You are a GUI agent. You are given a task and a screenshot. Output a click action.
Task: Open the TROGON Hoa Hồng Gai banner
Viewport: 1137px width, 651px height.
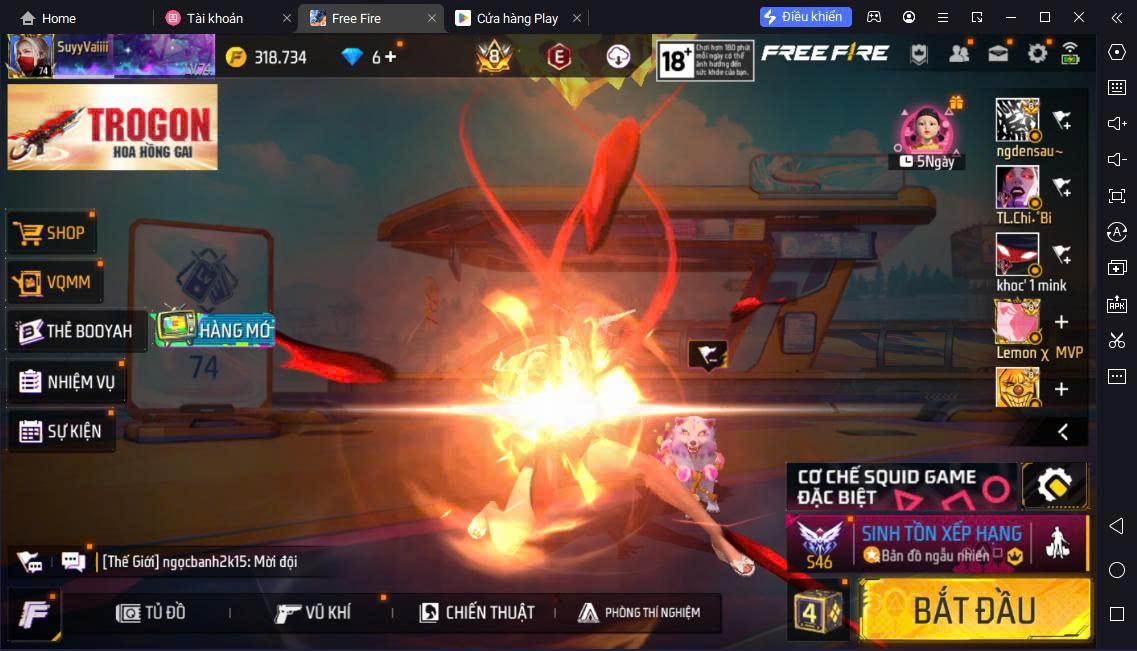[112, 127]
